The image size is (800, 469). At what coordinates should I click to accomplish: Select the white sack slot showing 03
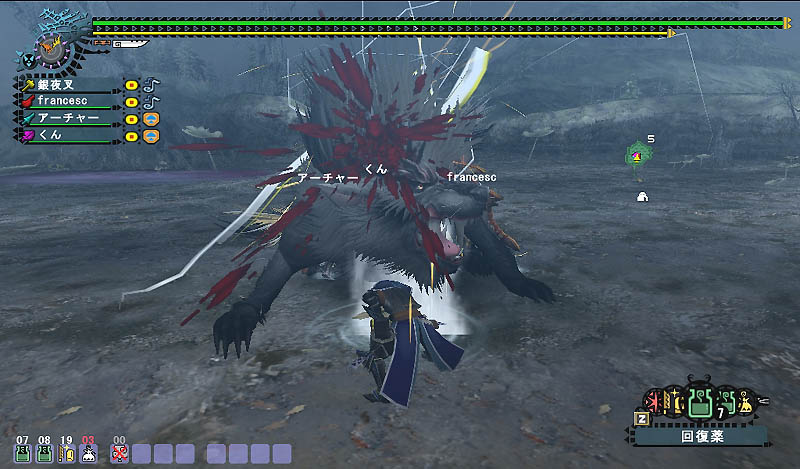[88, 452]
